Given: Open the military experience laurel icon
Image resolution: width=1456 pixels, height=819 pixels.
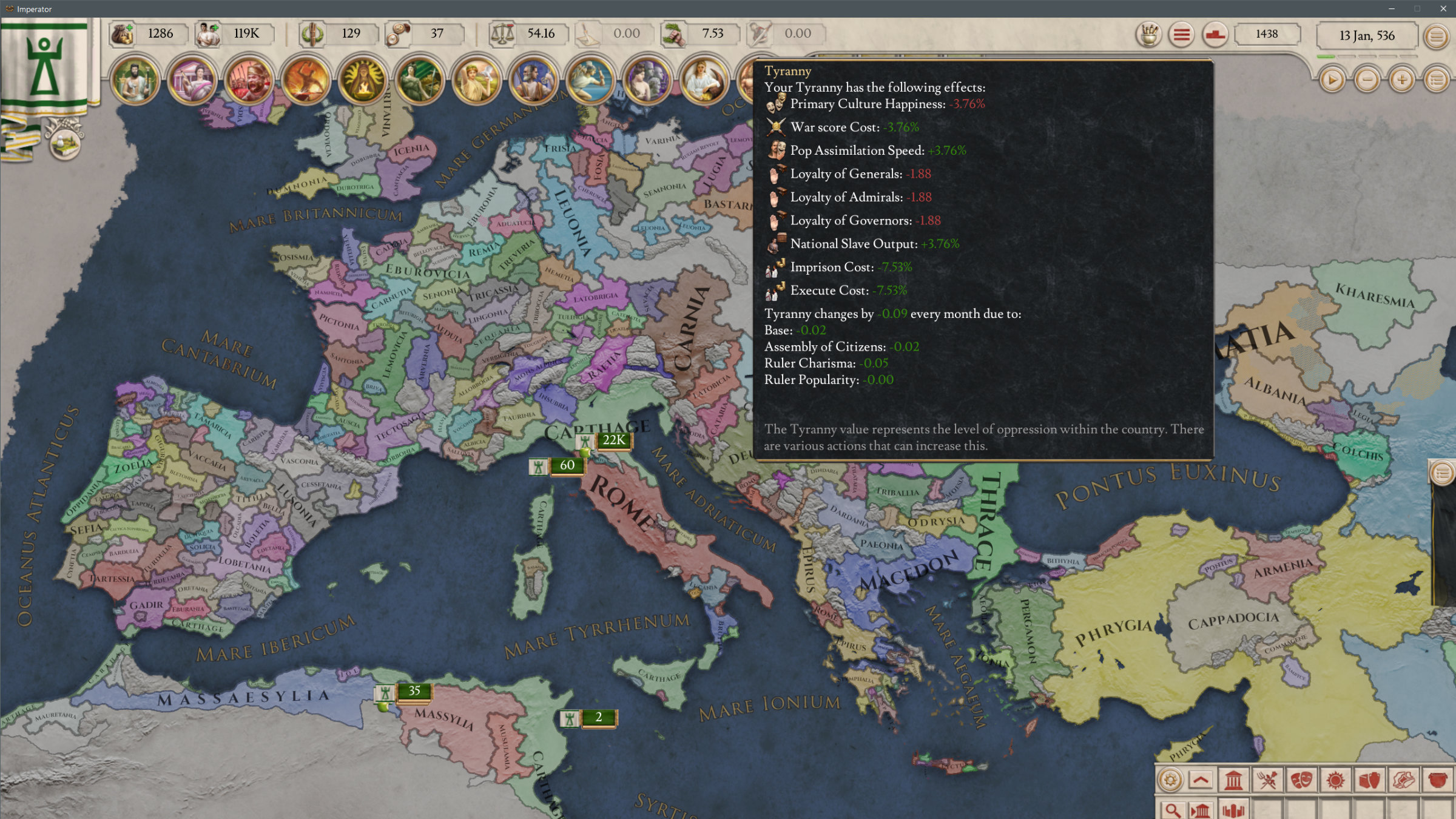Looking at the screenshot, I should coord(311,33).
